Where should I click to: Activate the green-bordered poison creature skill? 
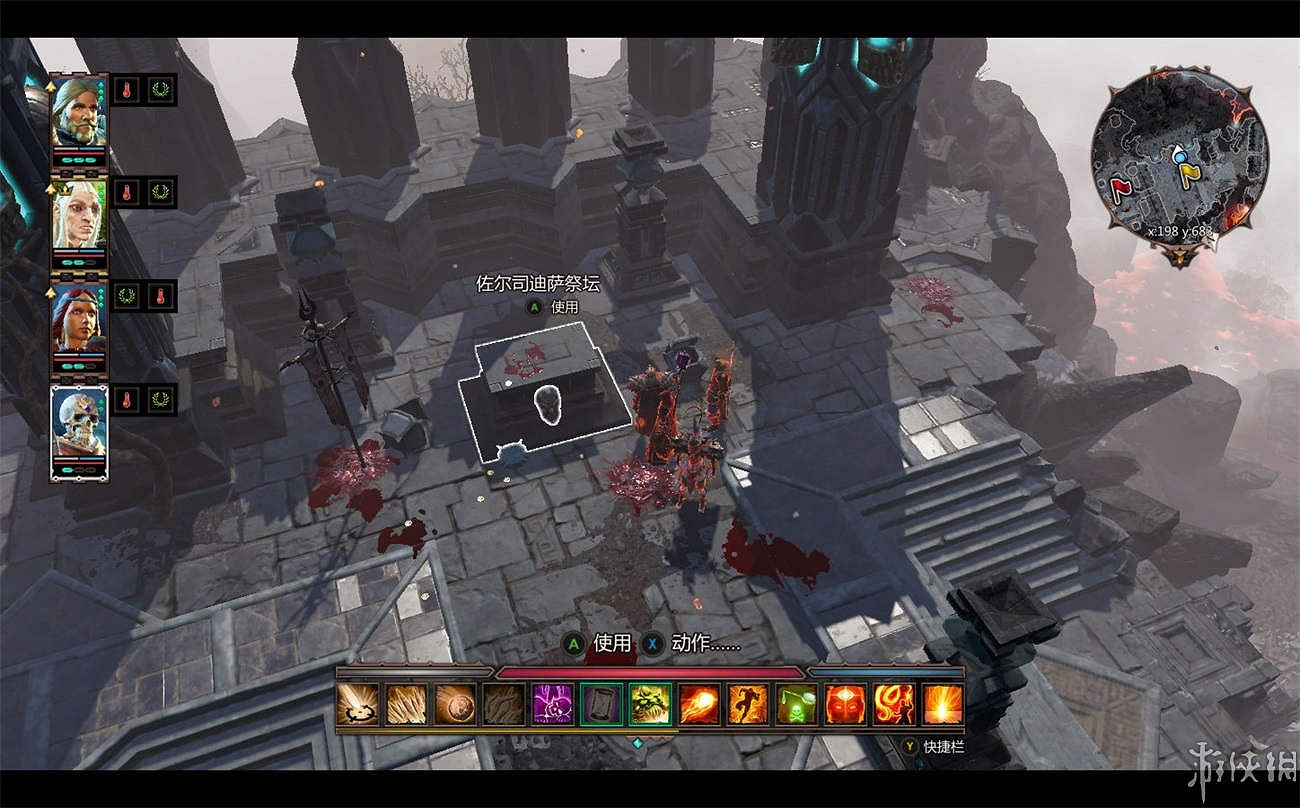click(x=650, y=704)
